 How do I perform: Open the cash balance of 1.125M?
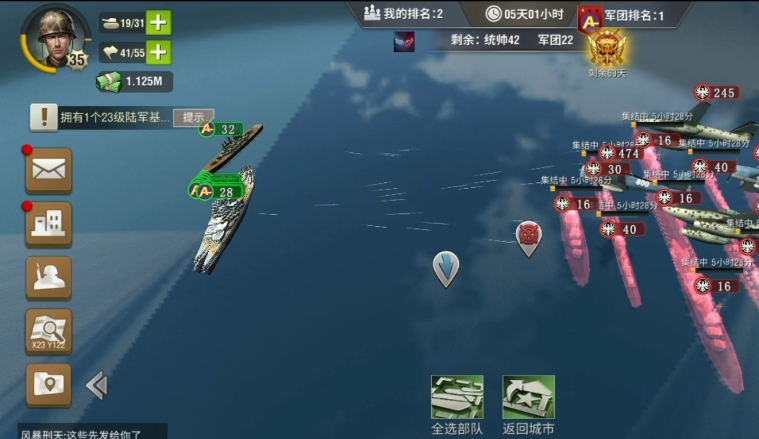pyautogui.click(x=136, y=81)
